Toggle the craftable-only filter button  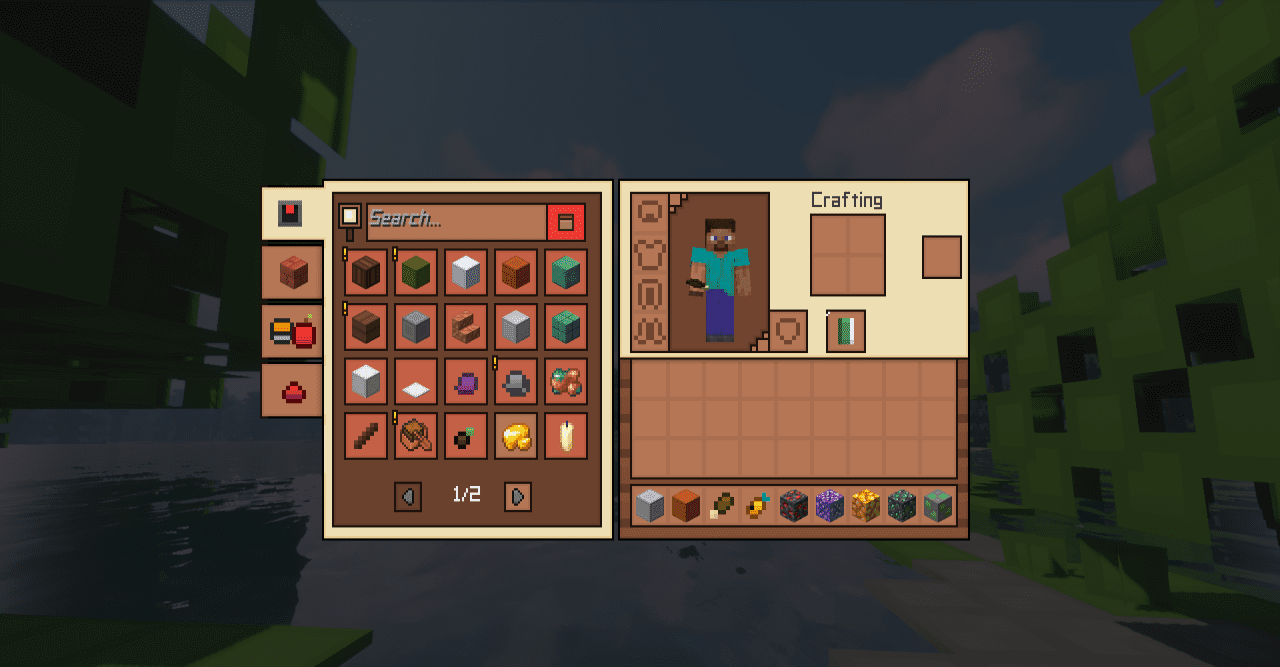pyautogui.click(x=566, y=222)
